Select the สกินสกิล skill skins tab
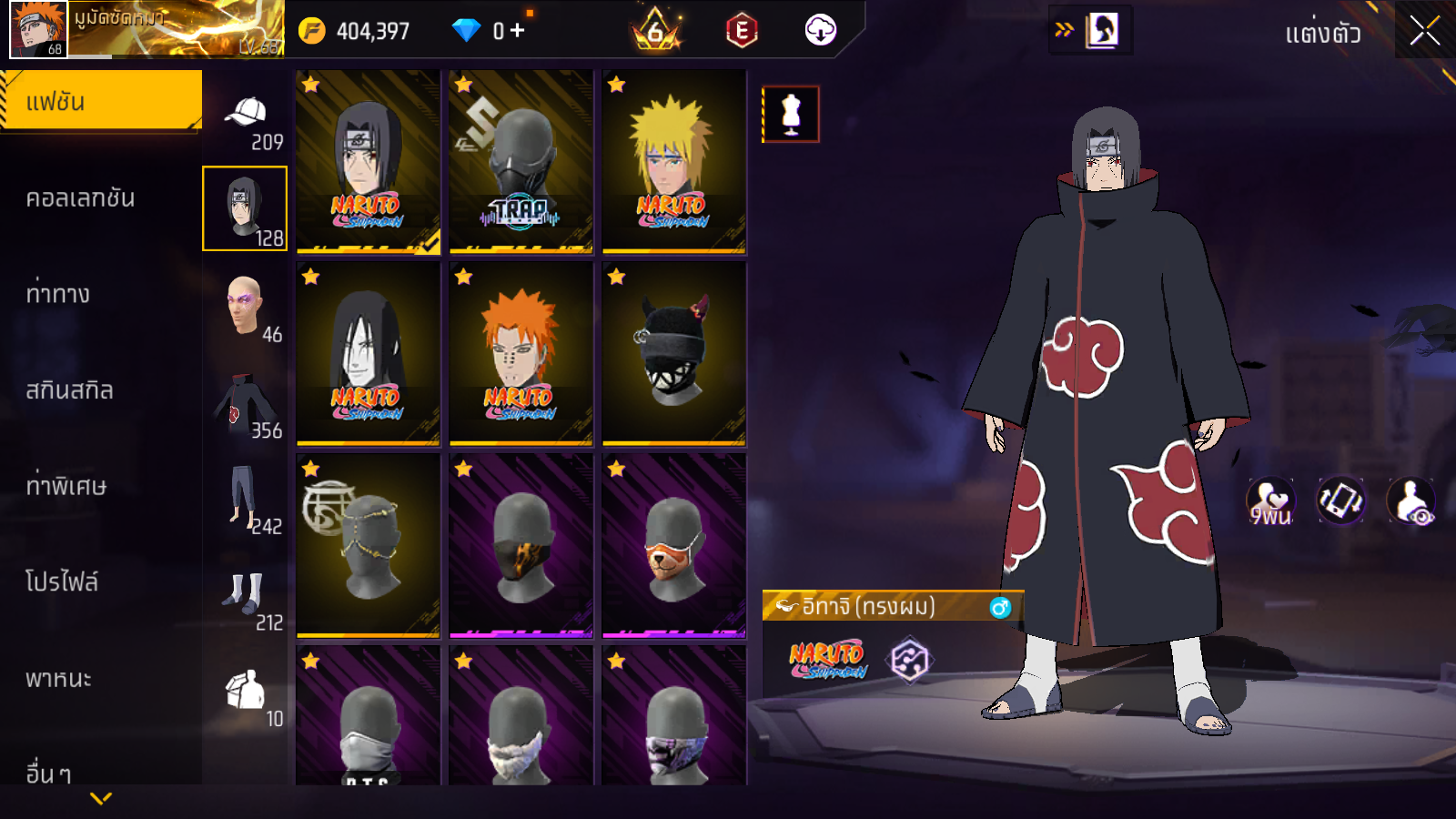Screen dimensions: 1456x819 pyautogui.click(x=69, y=390)
